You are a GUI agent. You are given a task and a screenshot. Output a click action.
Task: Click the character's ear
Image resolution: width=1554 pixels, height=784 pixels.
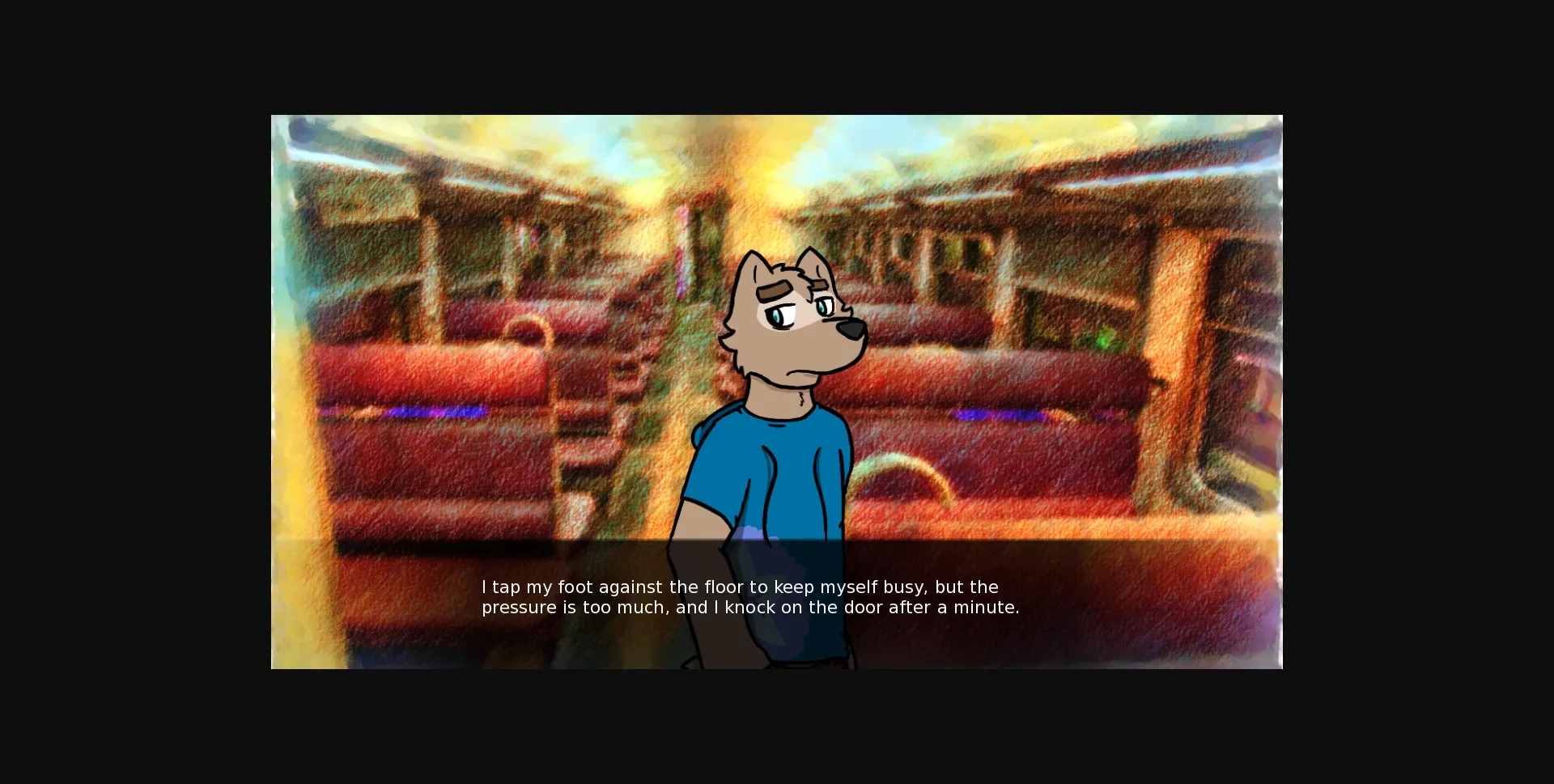[753, 263]
